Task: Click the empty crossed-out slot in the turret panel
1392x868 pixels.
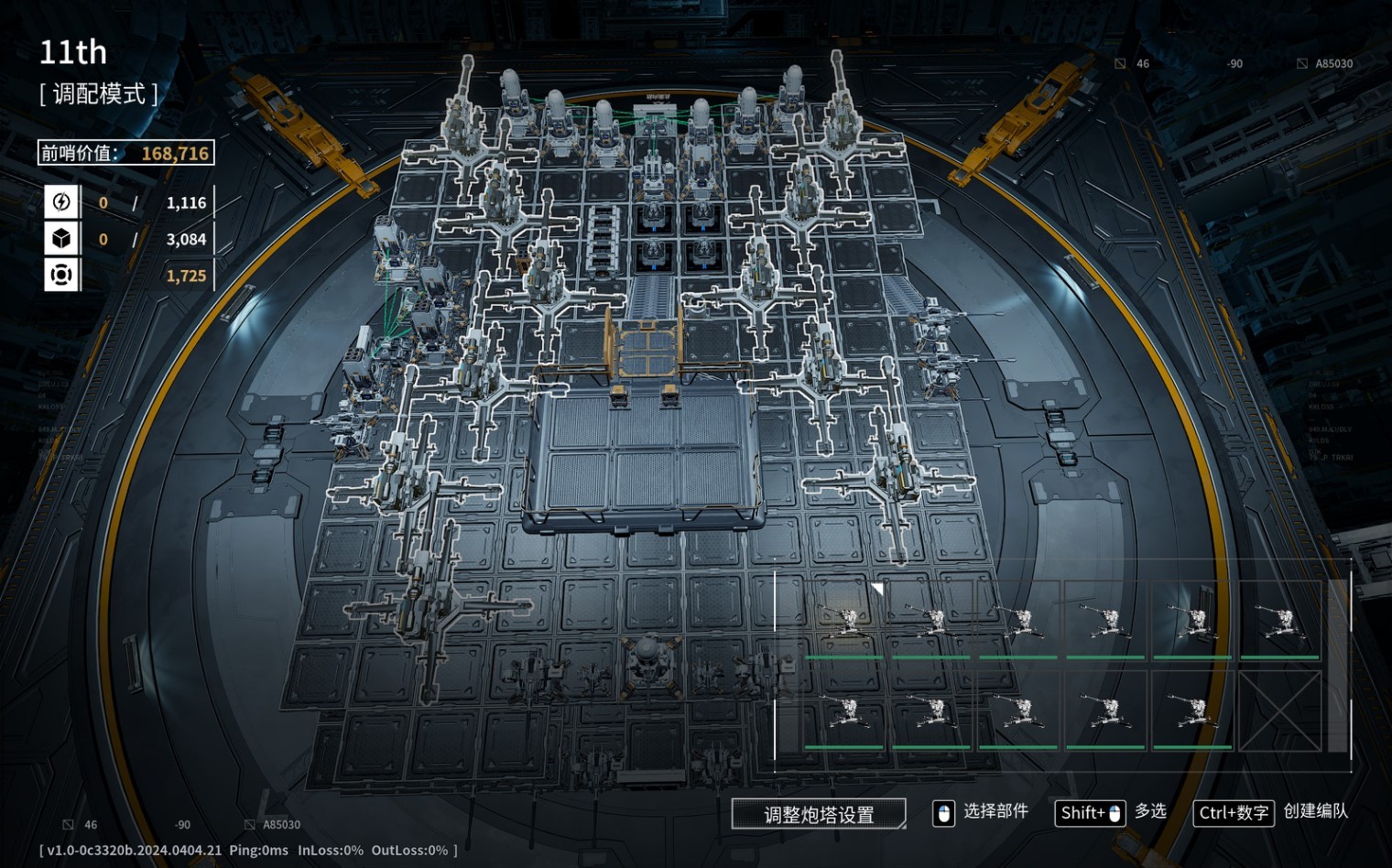Action: click(1279, 711)
